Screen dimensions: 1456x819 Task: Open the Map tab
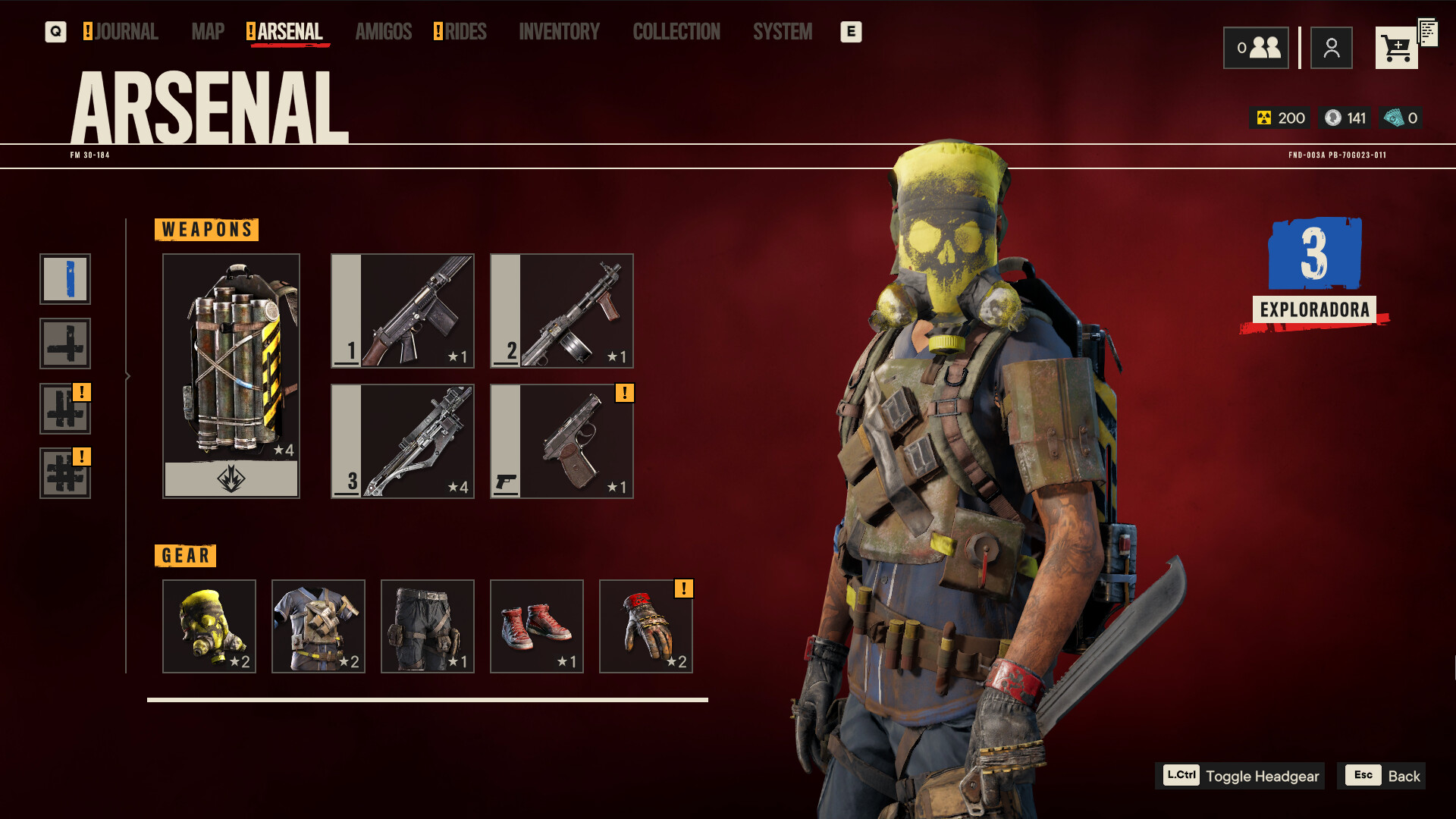click(208, 32)
